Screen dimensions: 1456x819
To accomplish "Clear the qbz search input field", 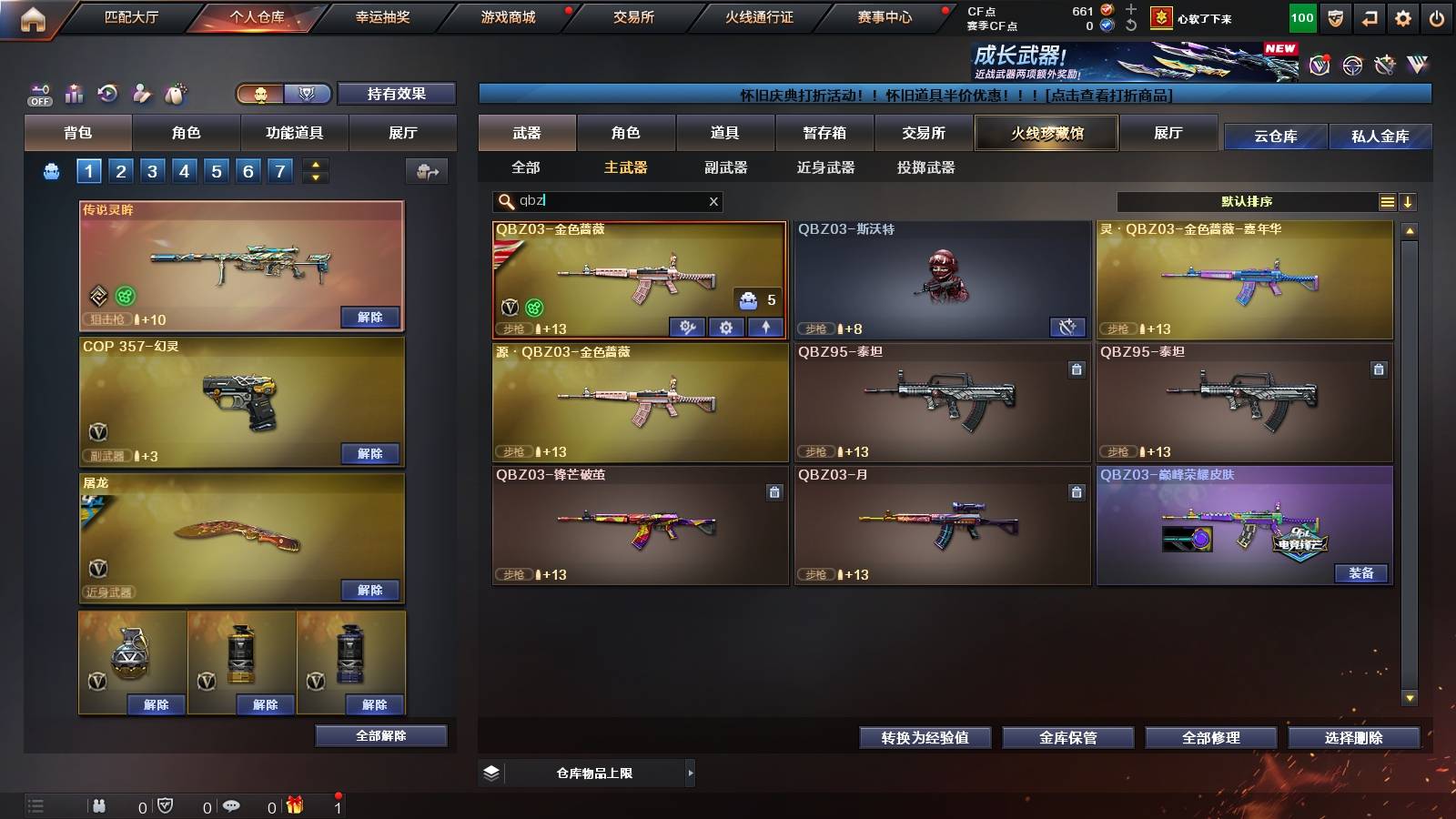I will point(714,202).
